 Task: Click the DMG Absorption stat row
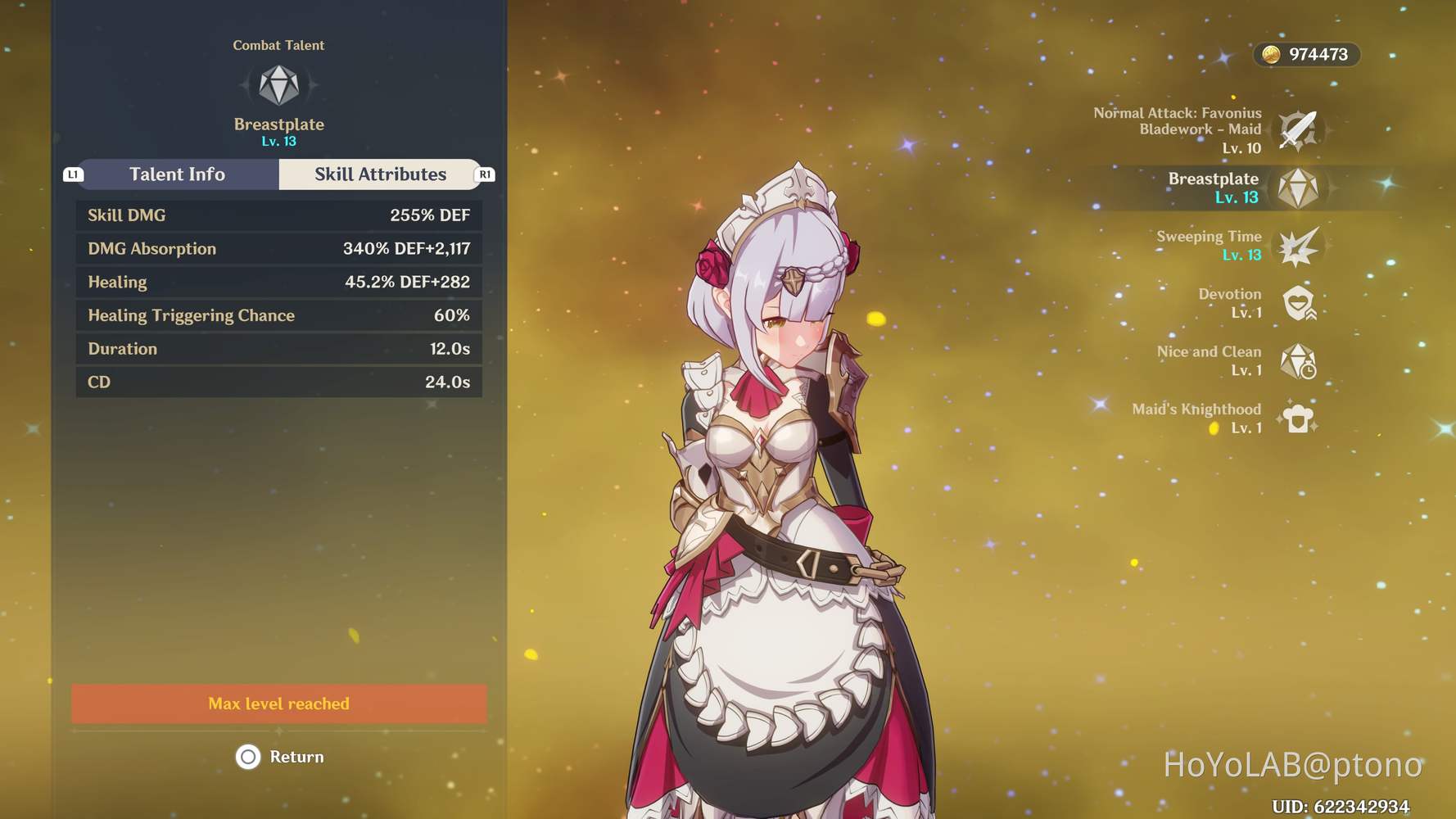pyautogui.click(x=278, y=249)
